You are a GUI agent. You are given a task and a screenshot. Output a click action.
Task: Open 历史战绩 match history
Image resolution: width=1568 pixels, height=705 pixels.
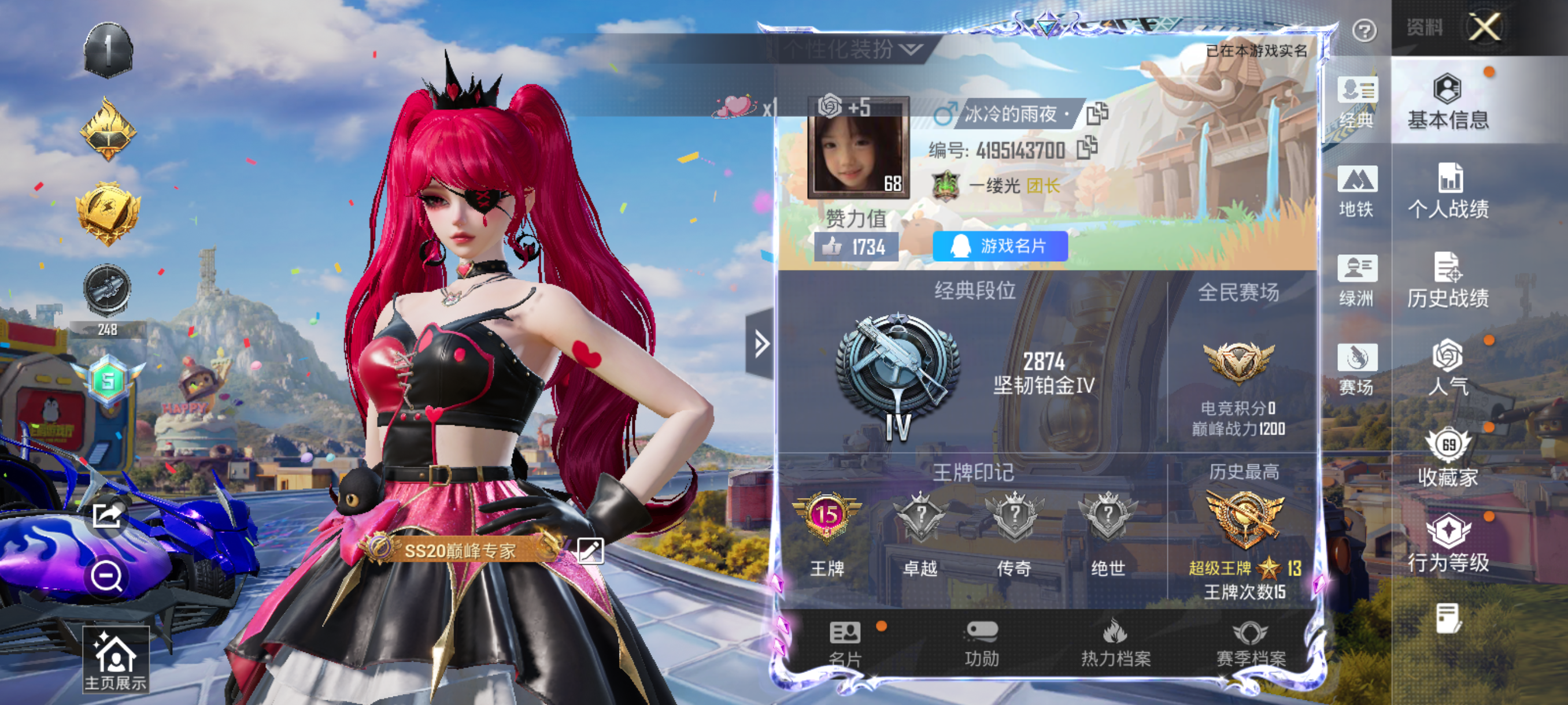click(x=1448, y=280)
